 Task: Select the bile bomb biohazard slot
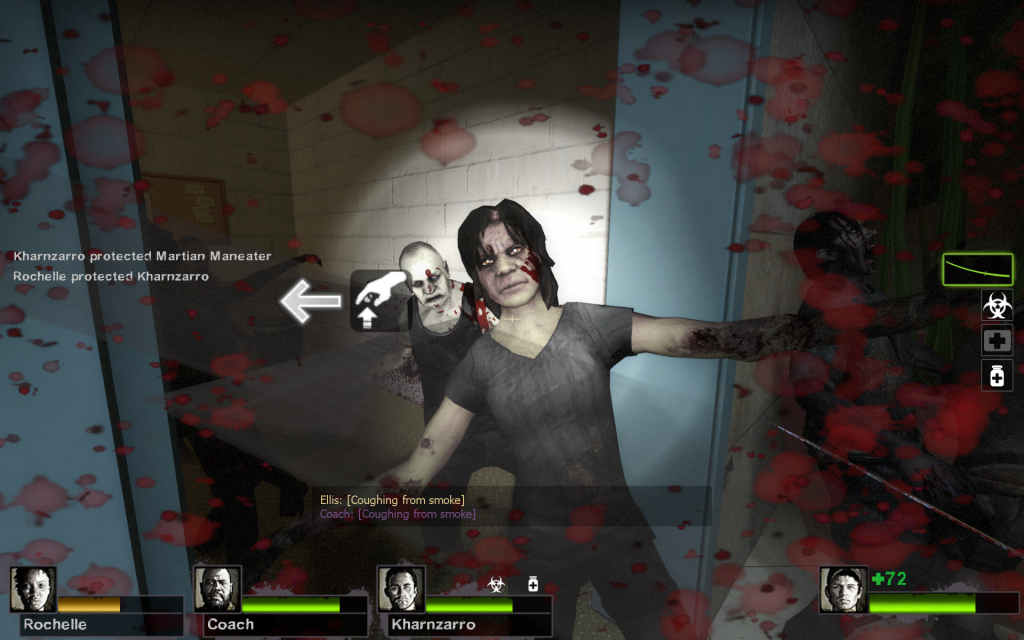(997, 305)
